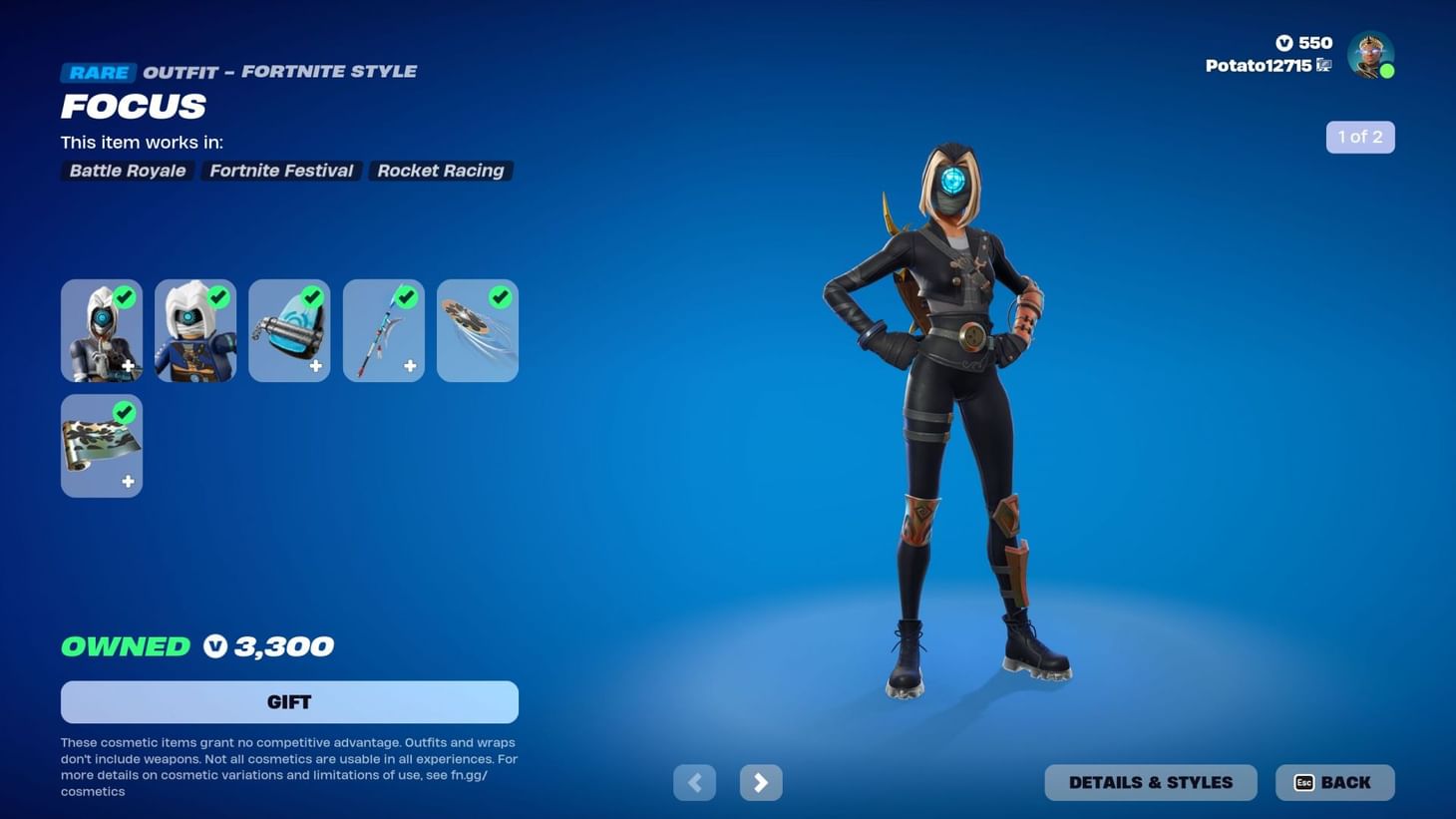1456x819 pixels.
Task: Click the V-Bucks coin icon near the balance
Action: [1286, 43]
